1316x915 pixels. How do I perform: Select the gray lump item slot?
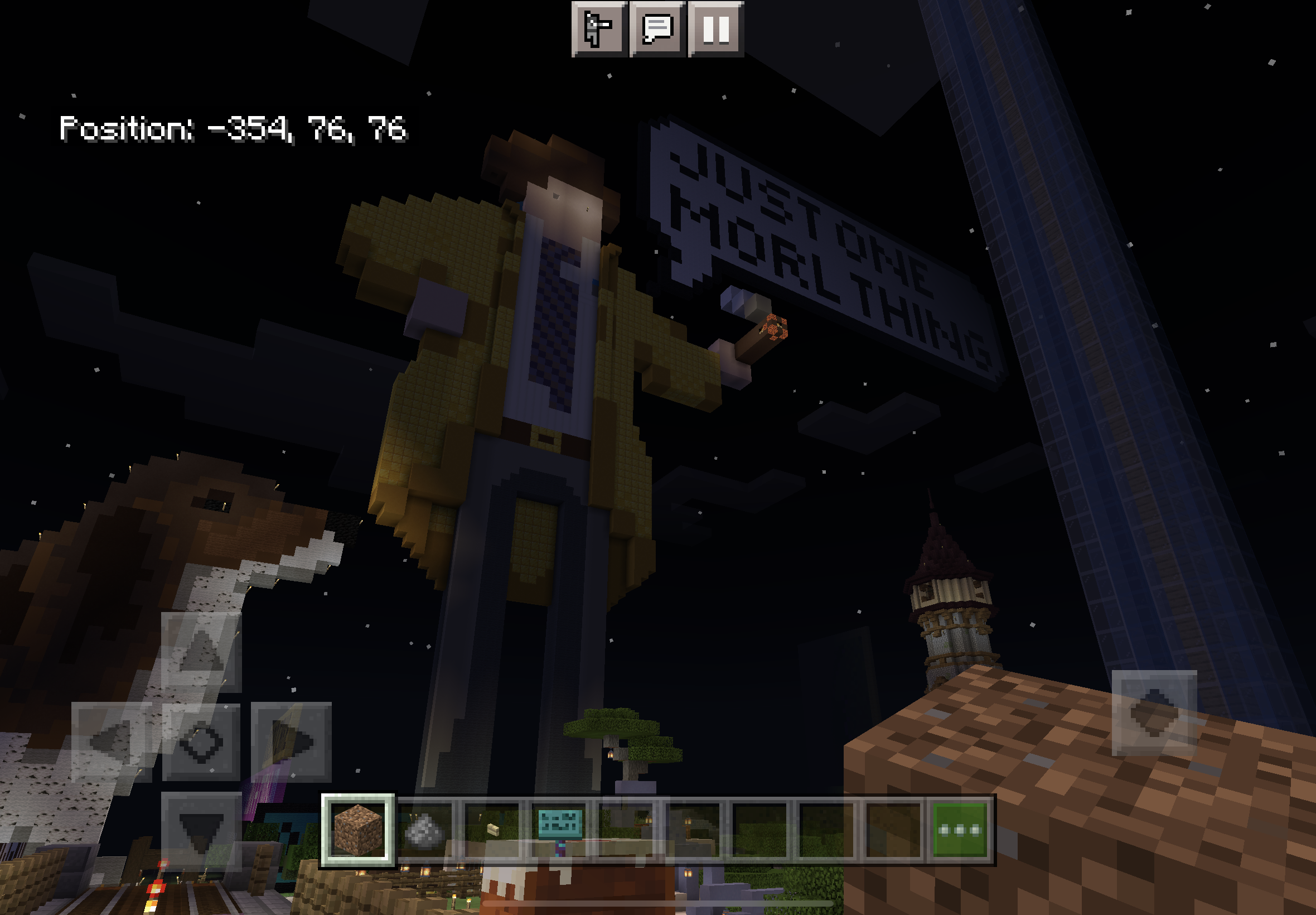pyautogui.click(x=424, y=830)
